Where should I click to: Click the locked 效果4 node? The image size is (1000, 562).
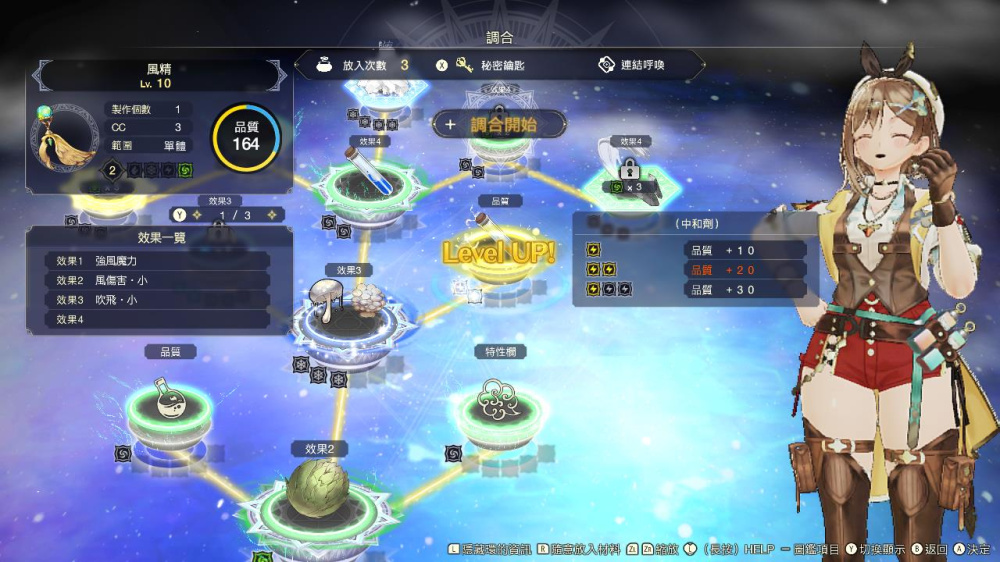630,172
